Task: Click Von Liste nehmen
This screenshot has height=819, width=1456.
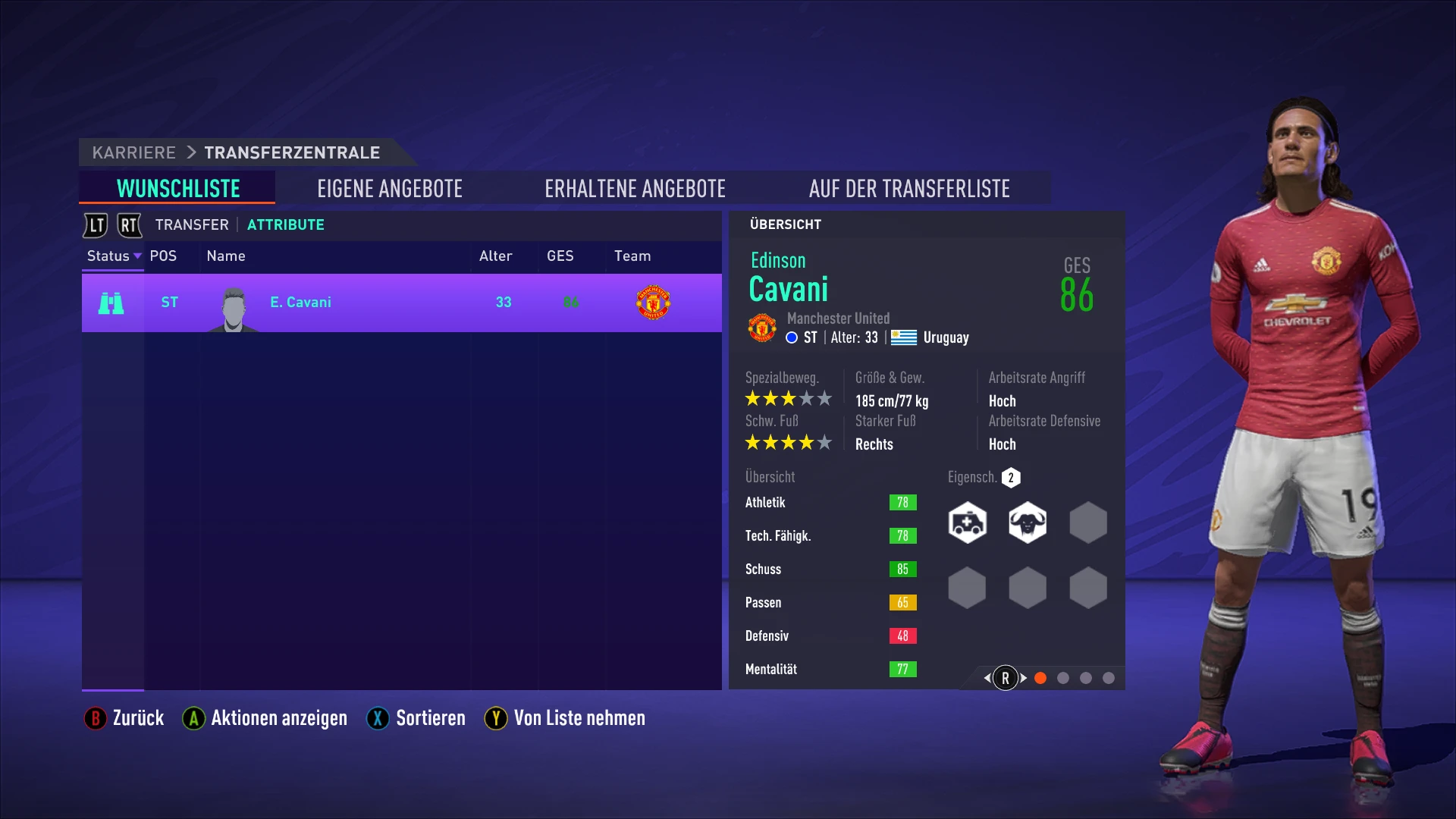Action: pyautogui.click(x=564, y=718)
